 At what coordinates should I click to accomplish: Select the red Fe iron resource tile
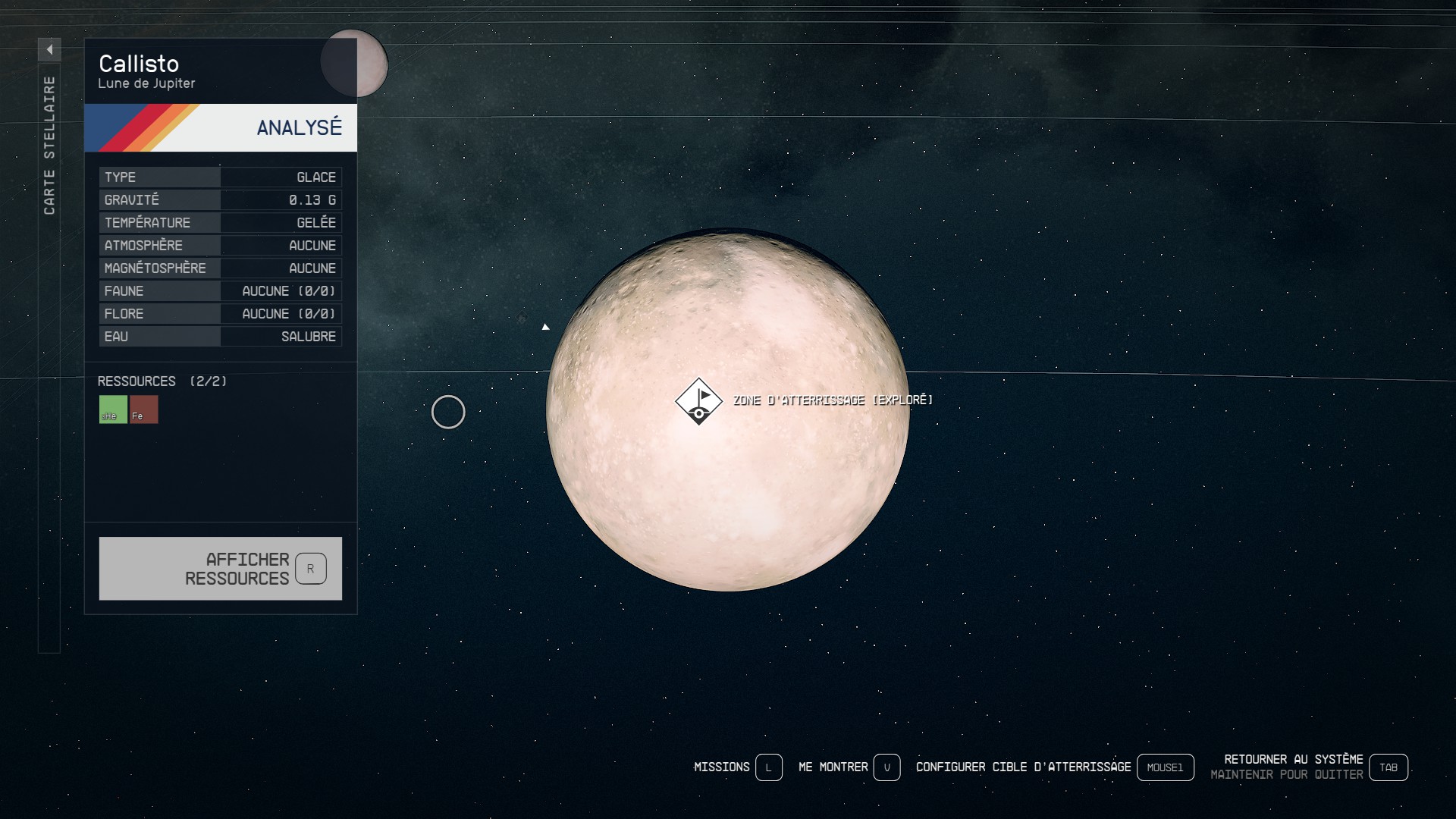coord(144,409)
